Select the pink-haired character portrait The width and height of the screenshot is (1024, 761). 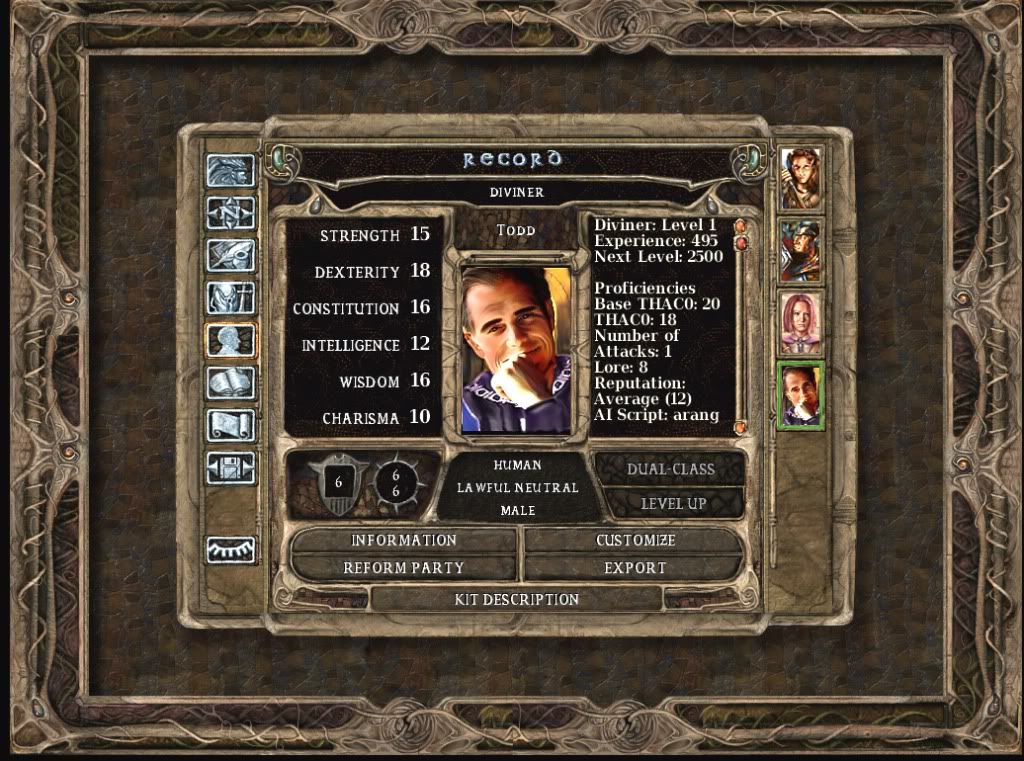click(x=801, y=323)
